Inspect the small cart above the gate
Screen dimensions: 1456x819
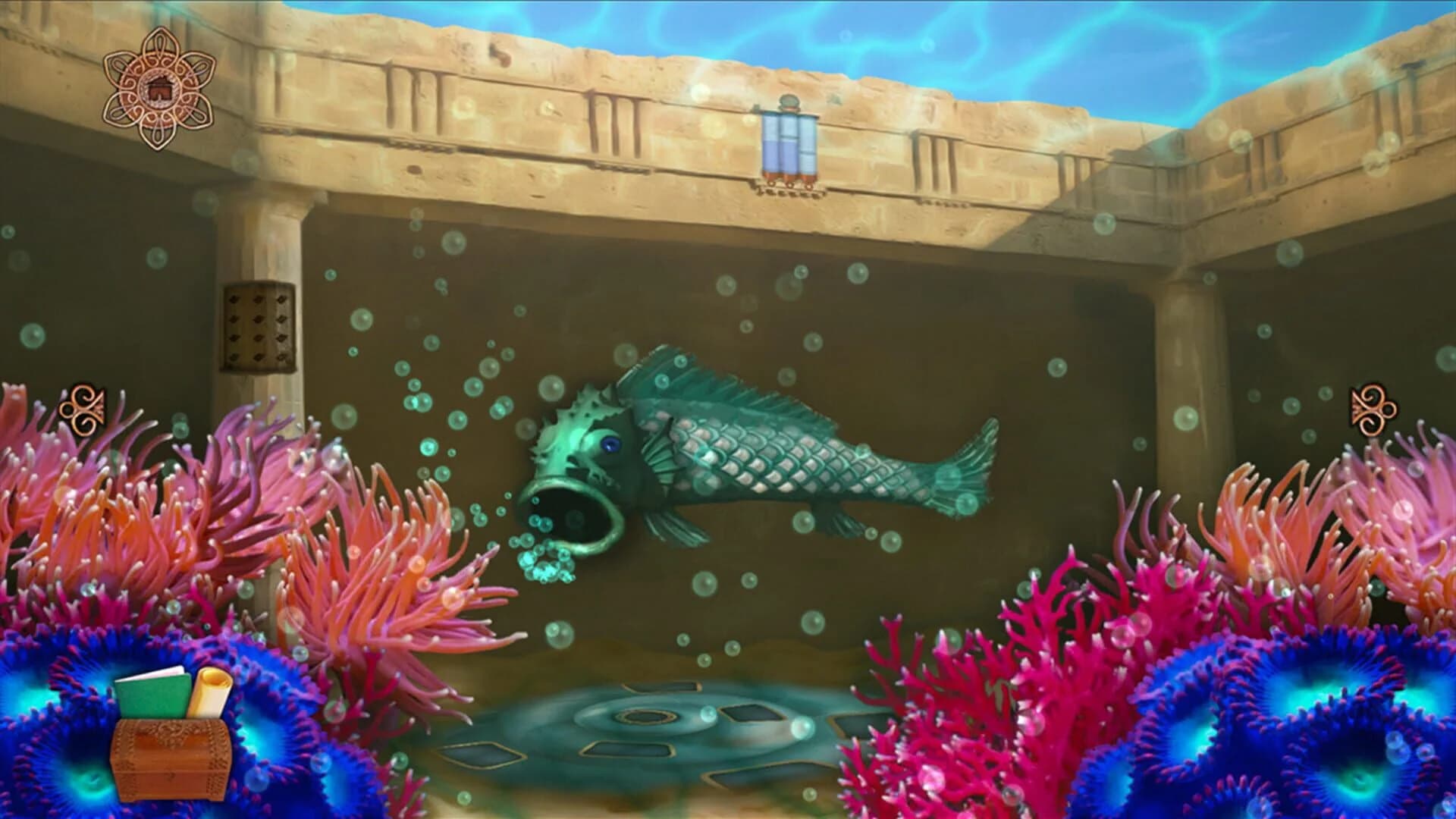[790, 102]
